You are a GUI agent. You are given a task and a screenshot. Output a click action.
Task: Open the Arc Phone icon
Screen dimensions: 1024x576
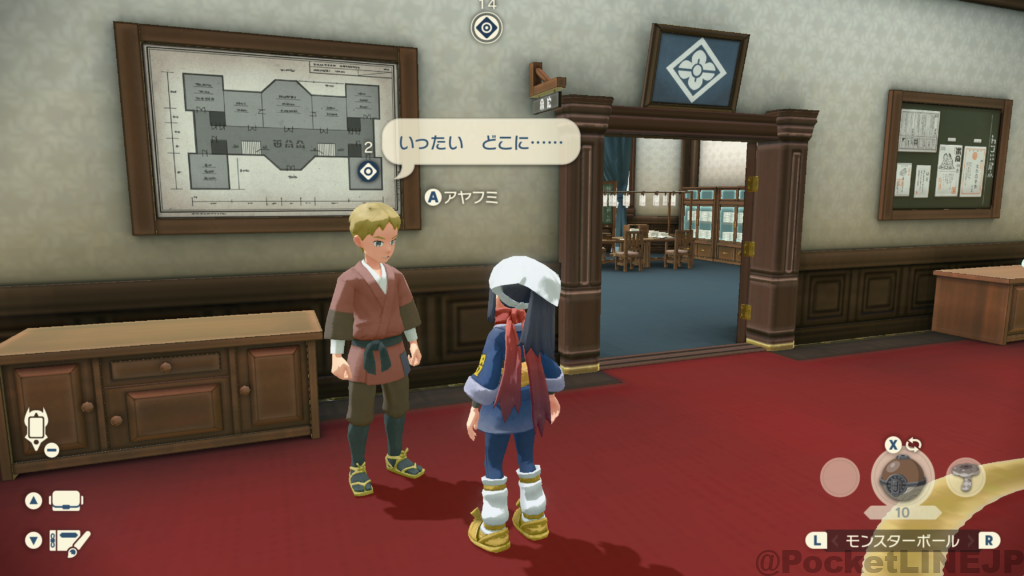click(x=36, y=428)
